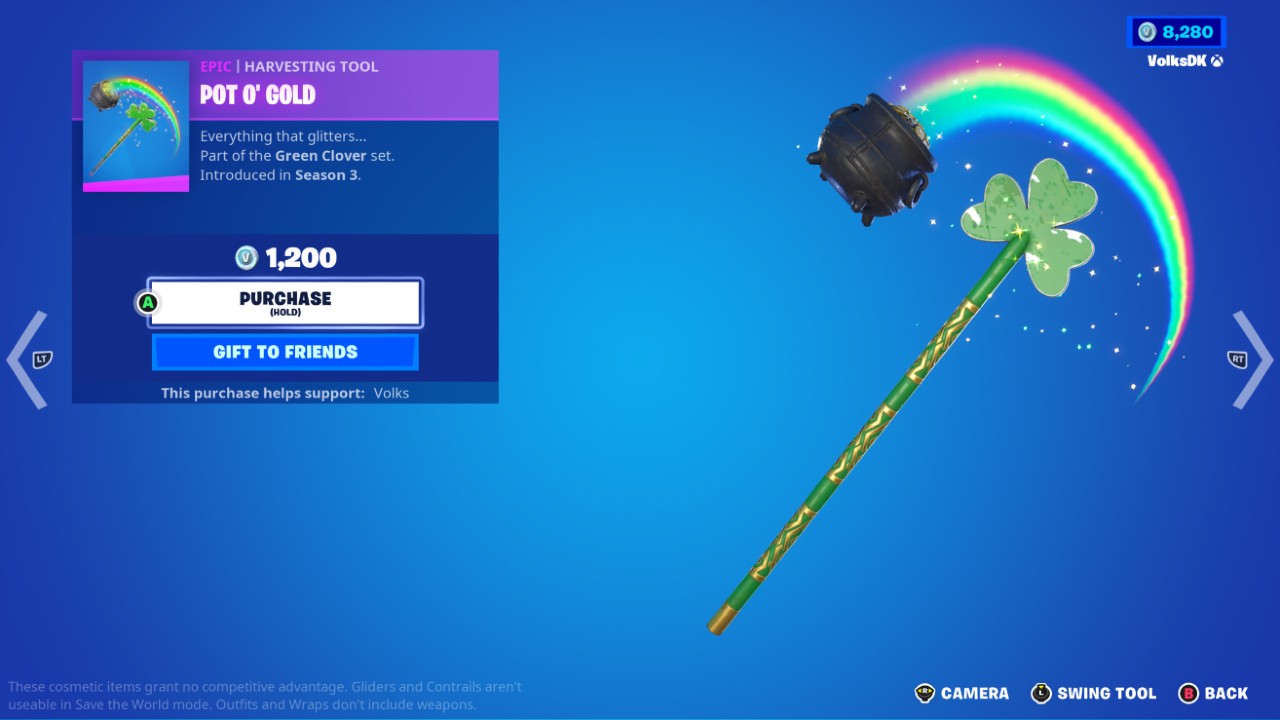Click the Purchase button

coord(285,301)
